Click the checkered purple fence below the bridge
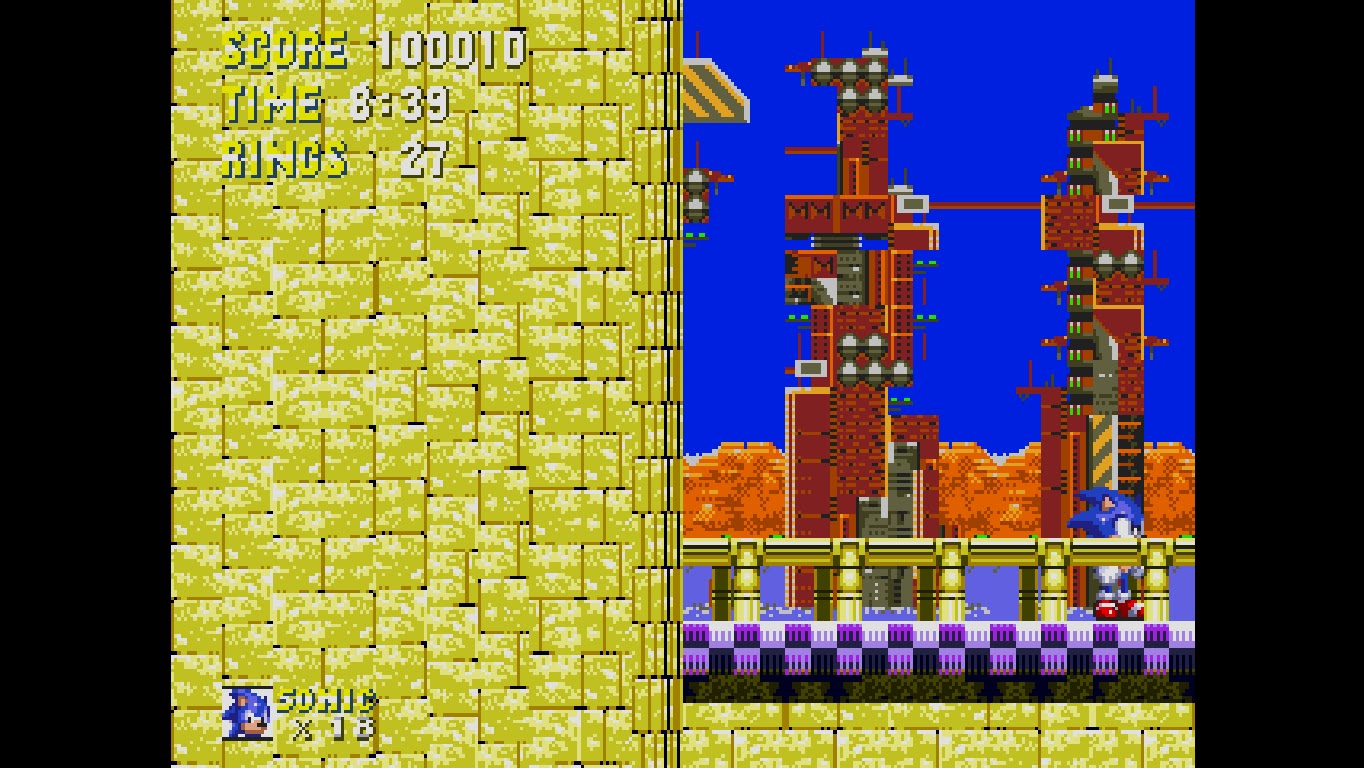This screenshot has width=1364, height=768. (x=900, y=650)
